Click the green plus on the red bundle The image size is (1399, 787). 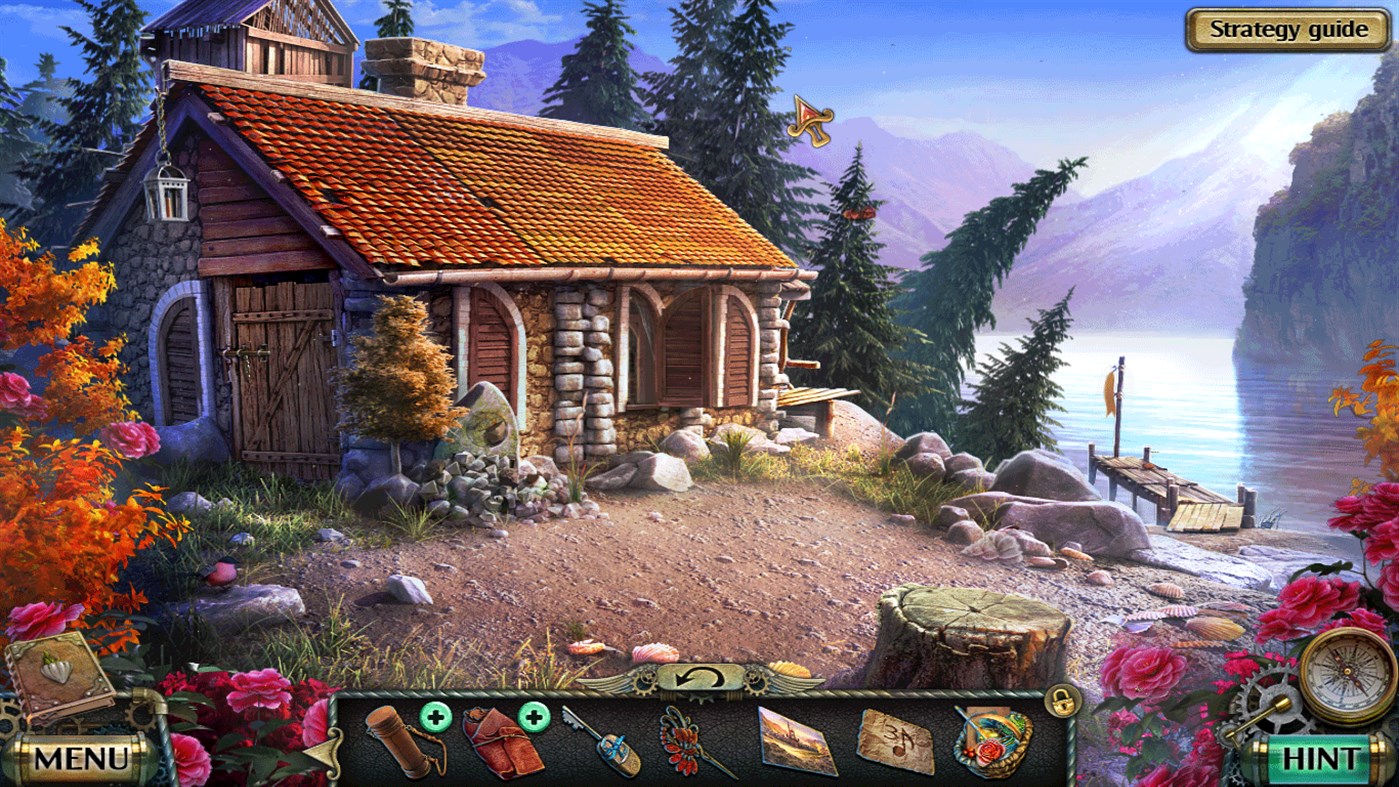pyautogui.click(x=533, y=716)
